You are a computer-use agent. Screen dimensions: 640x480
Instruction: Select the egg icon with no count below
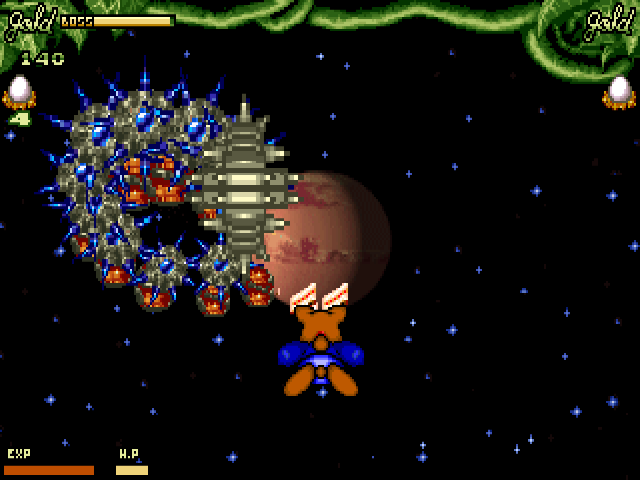(620, 92)
